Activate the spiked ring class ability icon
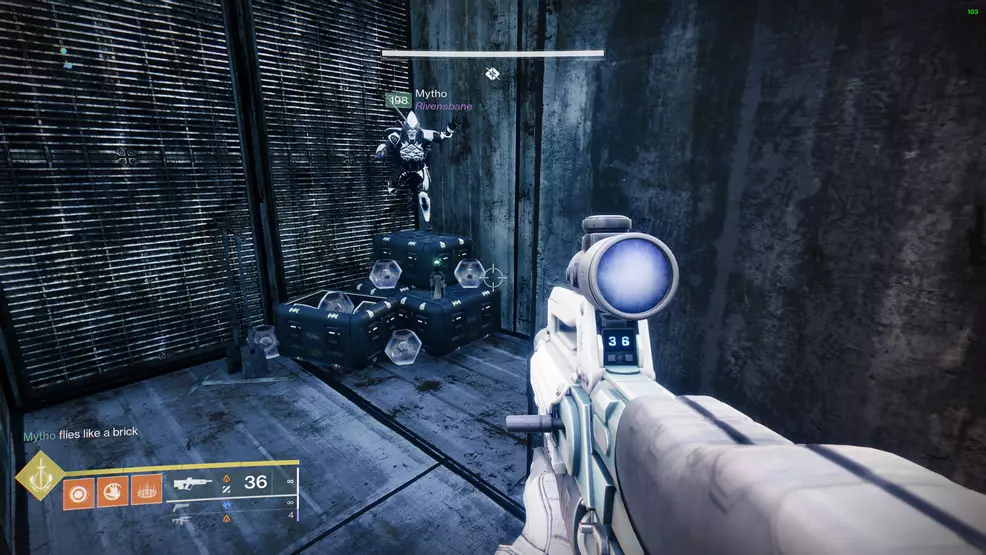This screenshot has width=986, height=555. (146, 491)
